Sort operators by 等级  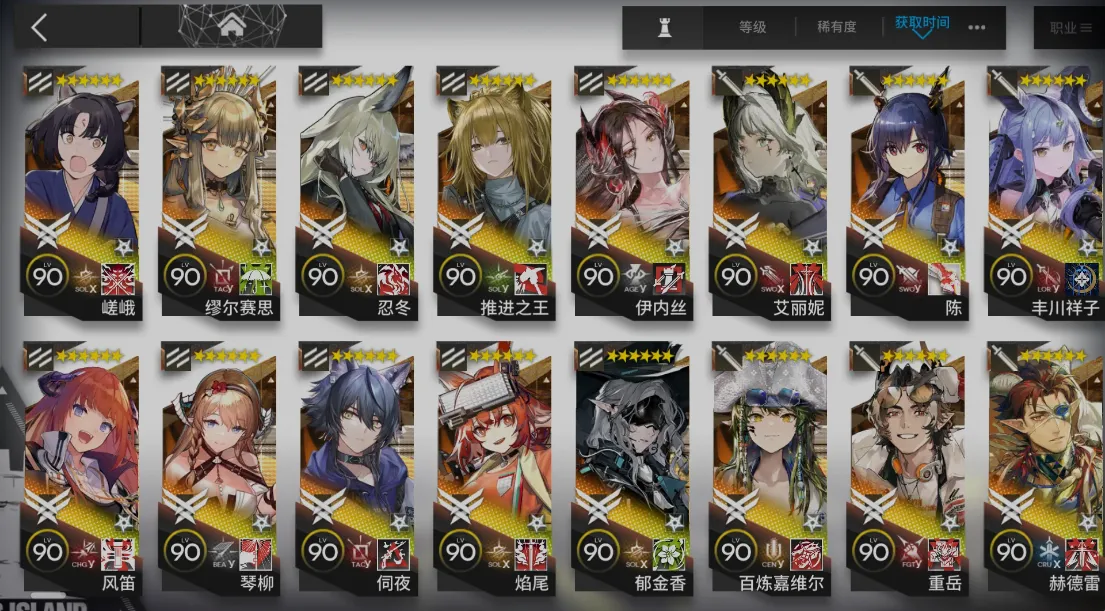pos(752,27)
